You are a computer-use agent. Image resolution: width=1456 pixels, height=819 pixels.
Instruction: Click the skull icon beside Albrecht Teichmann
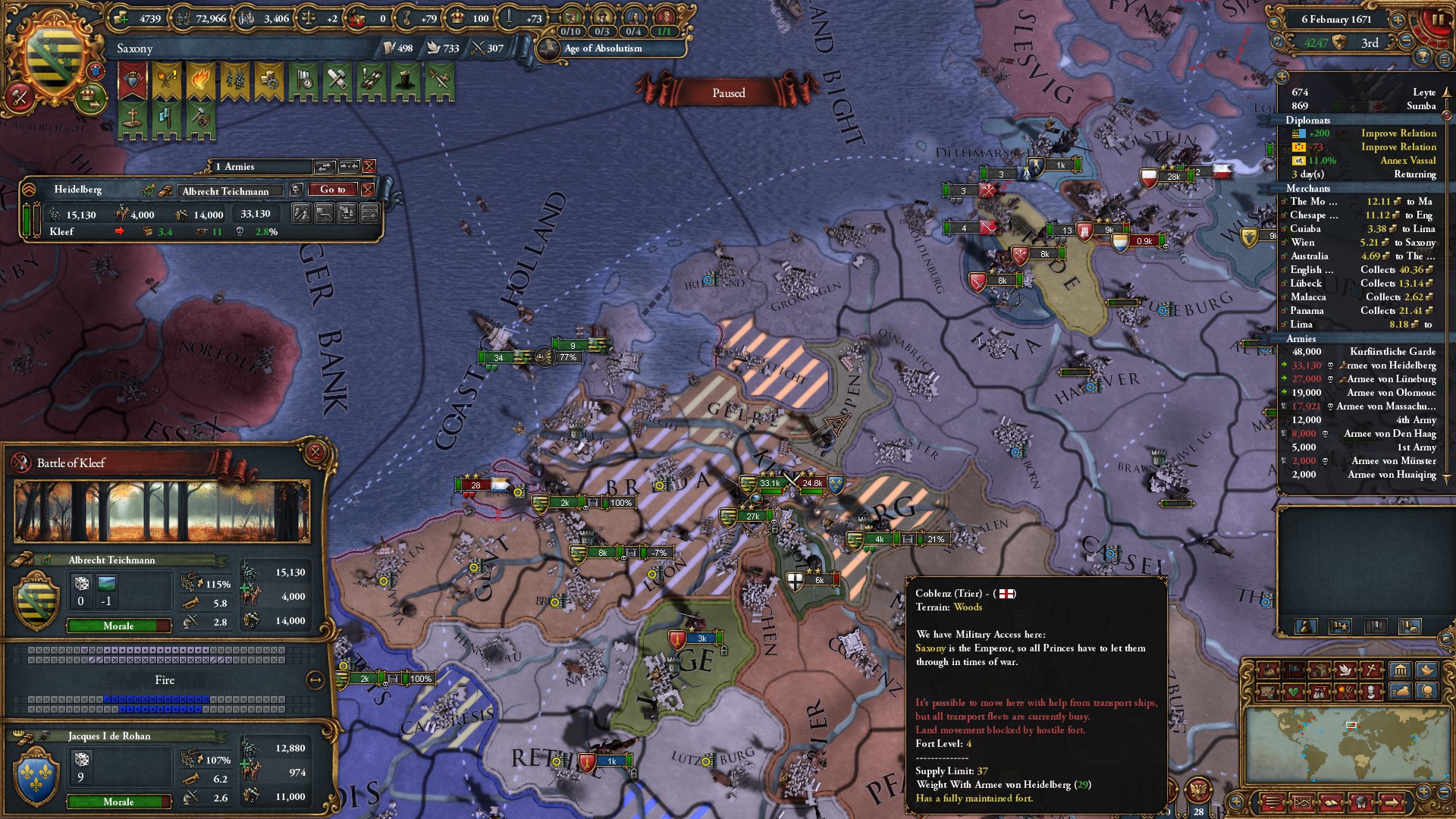[x=296, y=190]
